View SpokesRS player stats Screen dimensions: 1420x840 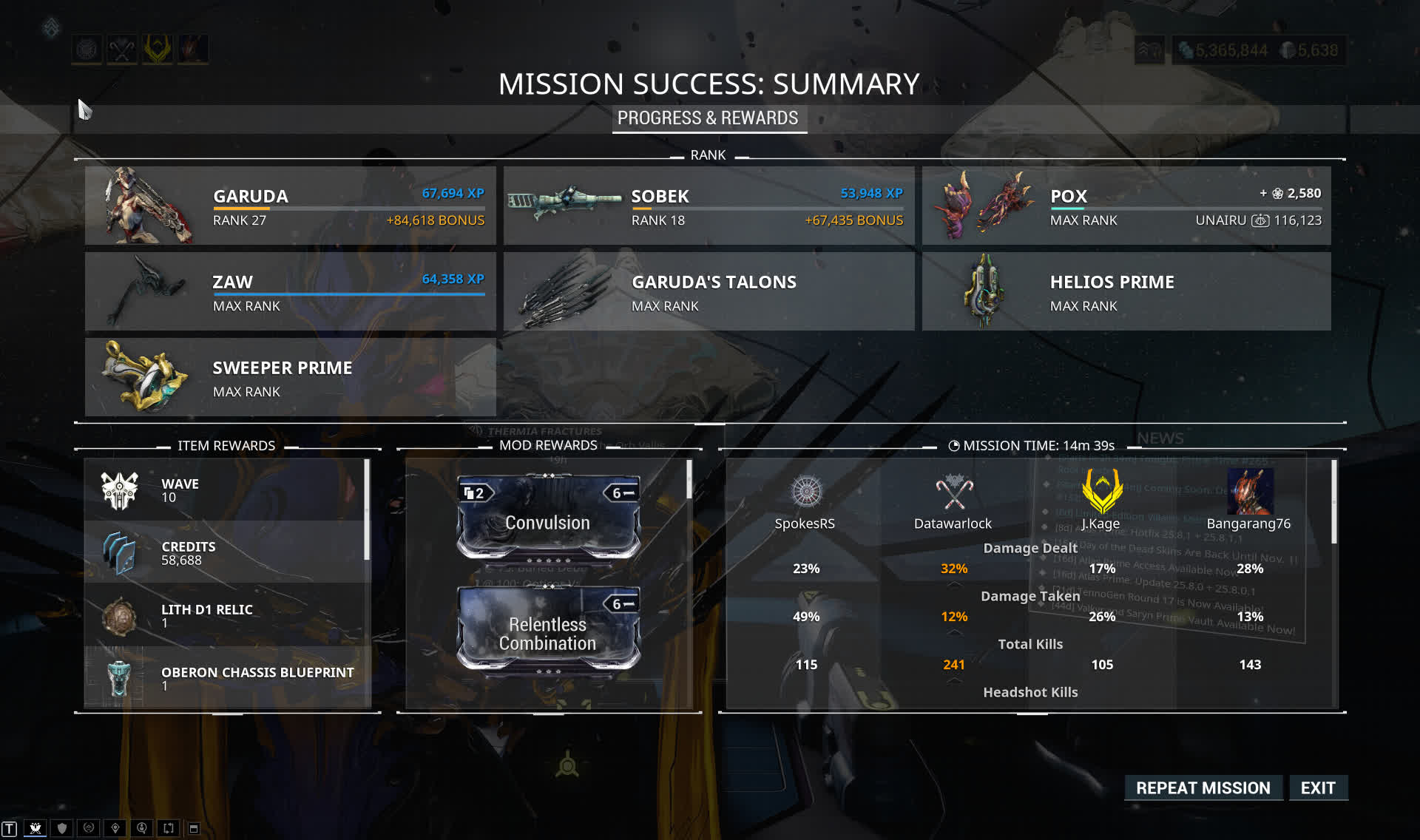point(805,503)
